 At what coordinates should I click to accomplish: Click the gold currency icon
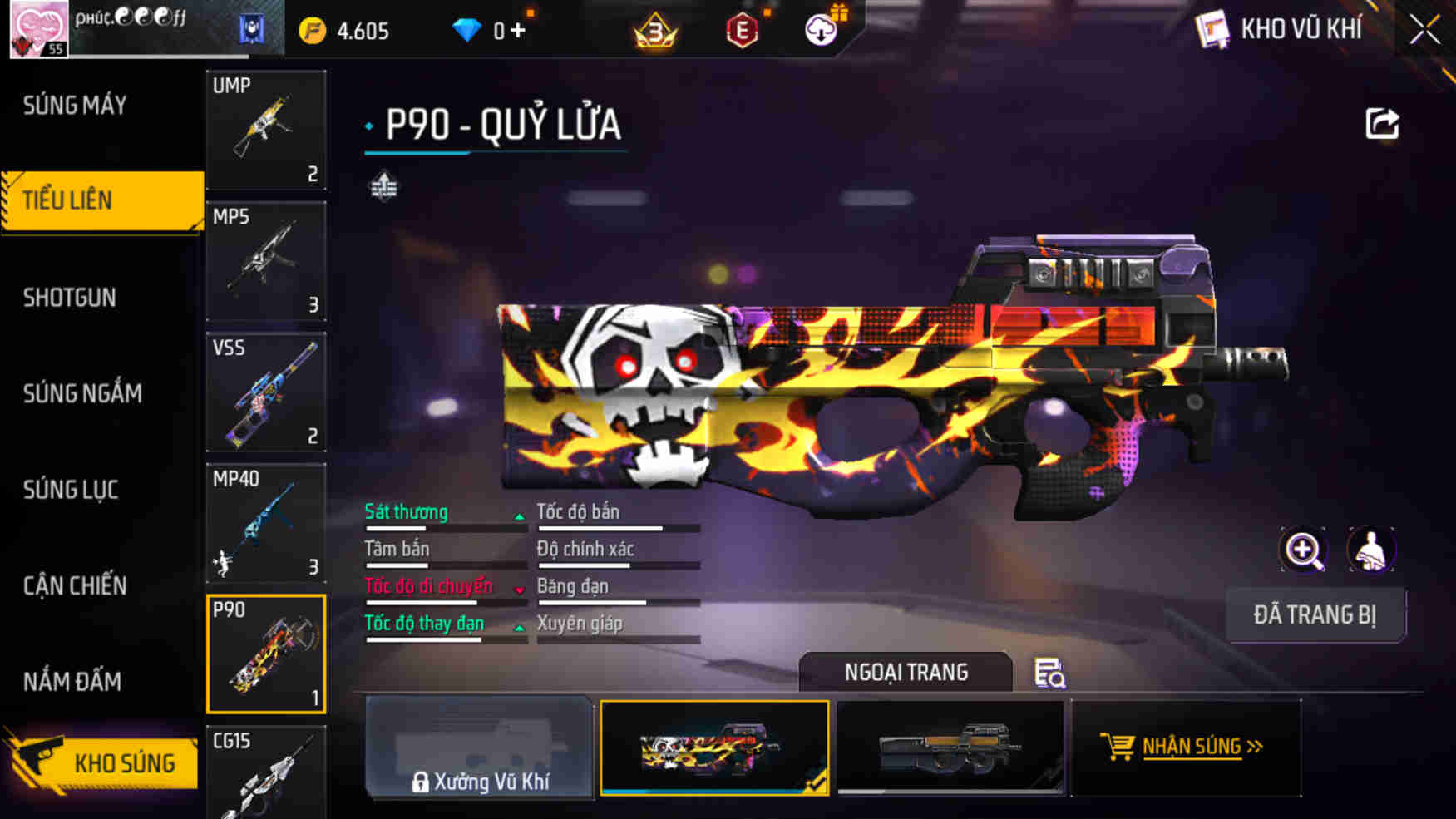(x=311, y=30)
